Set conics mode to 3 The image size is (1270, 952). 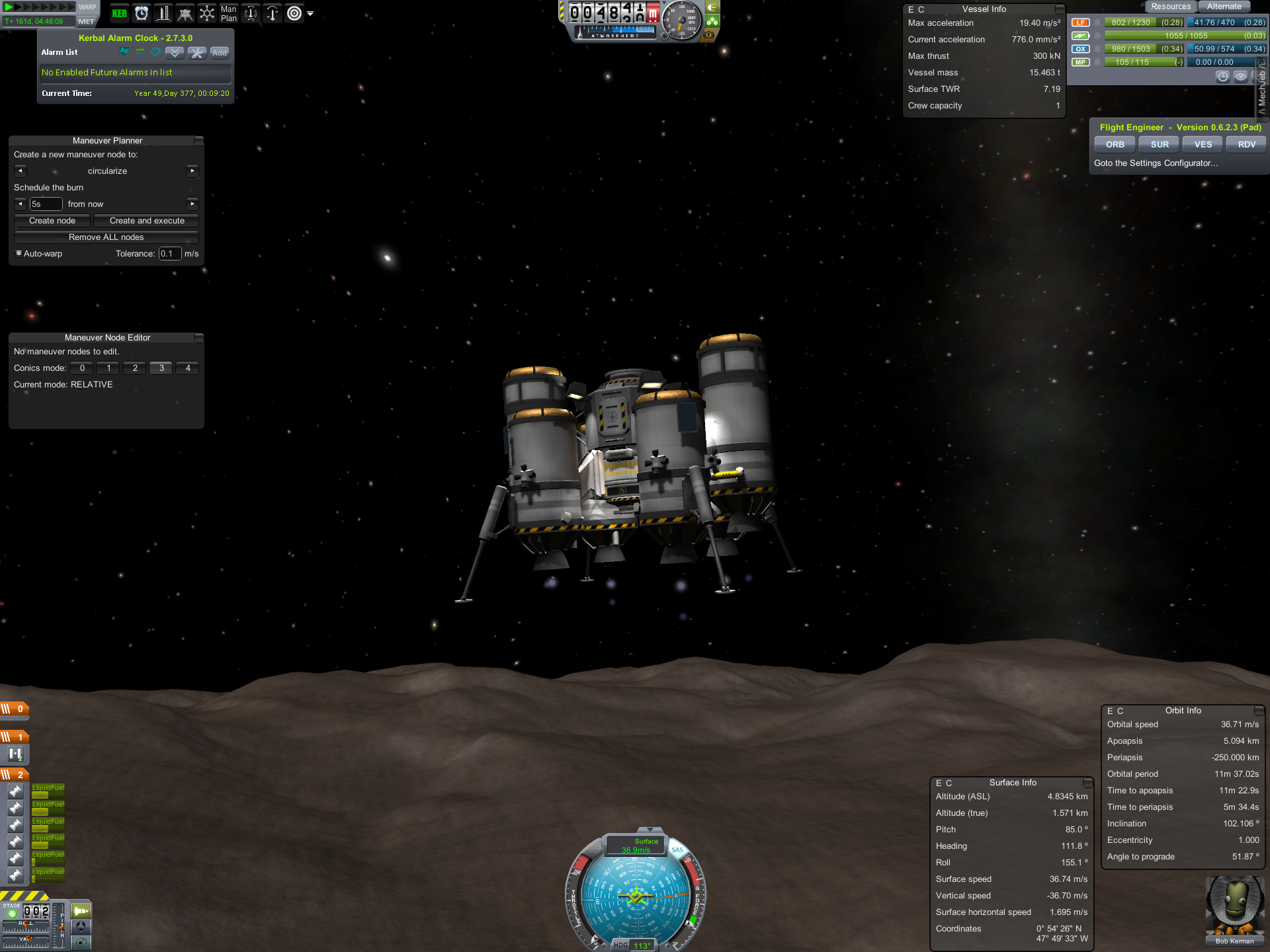(161, 368)
